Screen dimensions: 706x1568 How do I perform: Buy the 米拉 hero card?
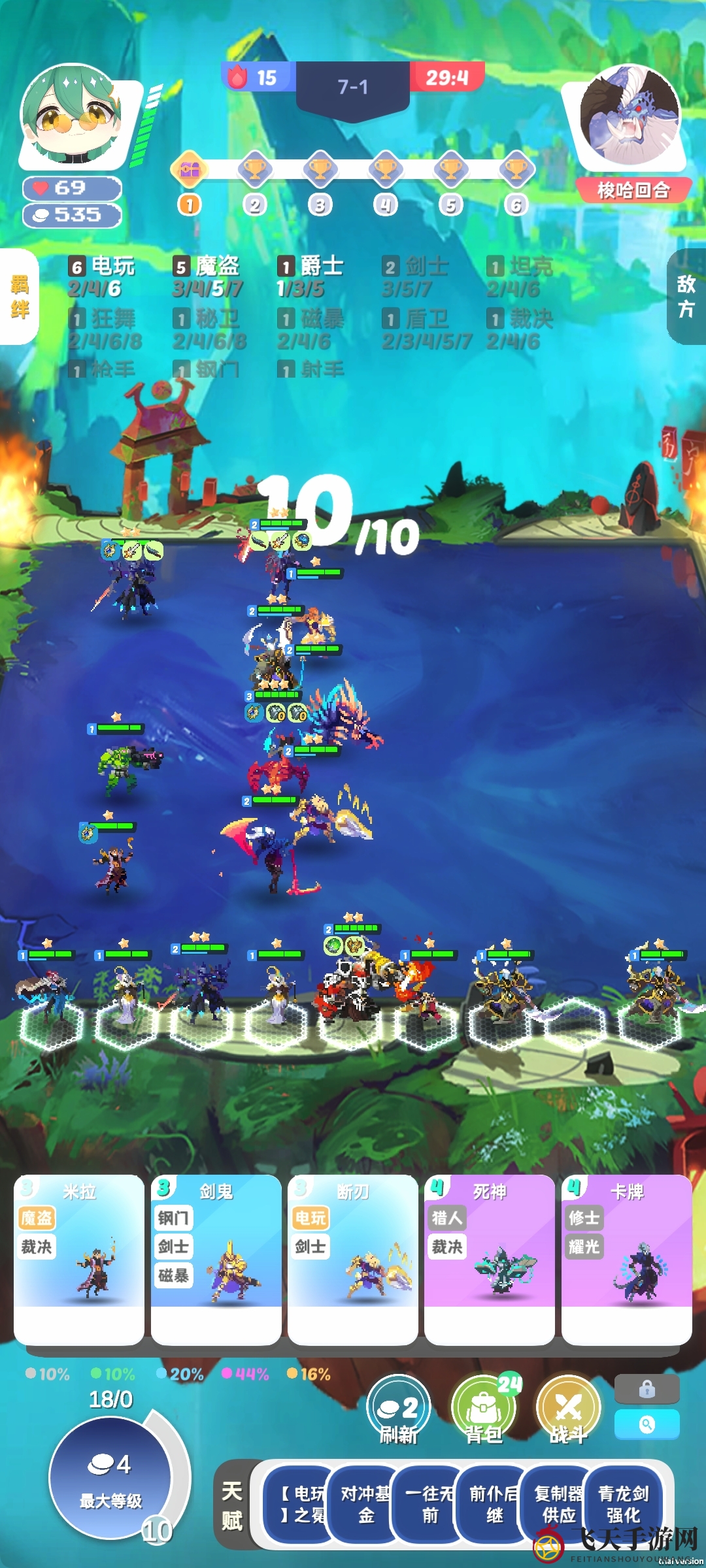point(79,1258)
